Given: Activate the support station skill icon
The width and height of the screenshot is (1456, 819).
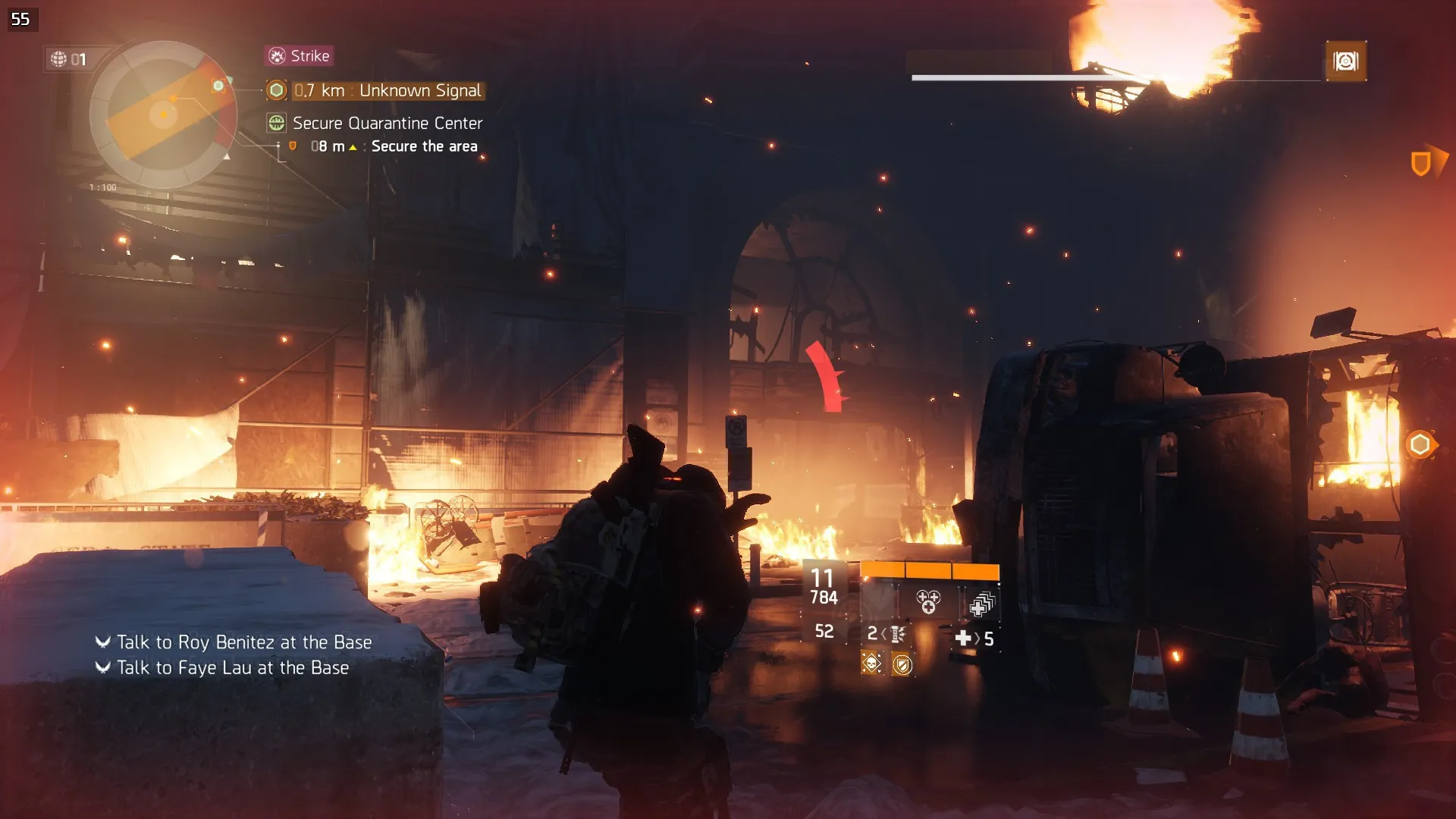Looking at the screenshot, I should point(981,604).
